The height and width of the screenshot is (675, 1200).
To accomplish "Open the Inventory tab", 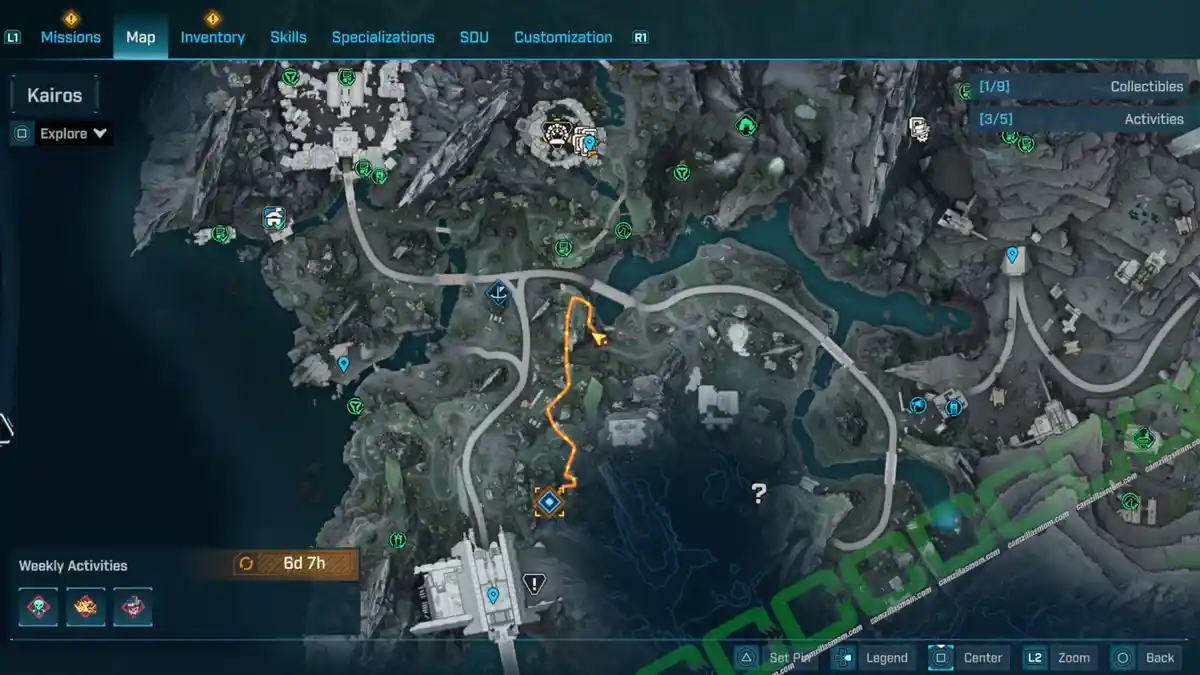I will 212,37.
